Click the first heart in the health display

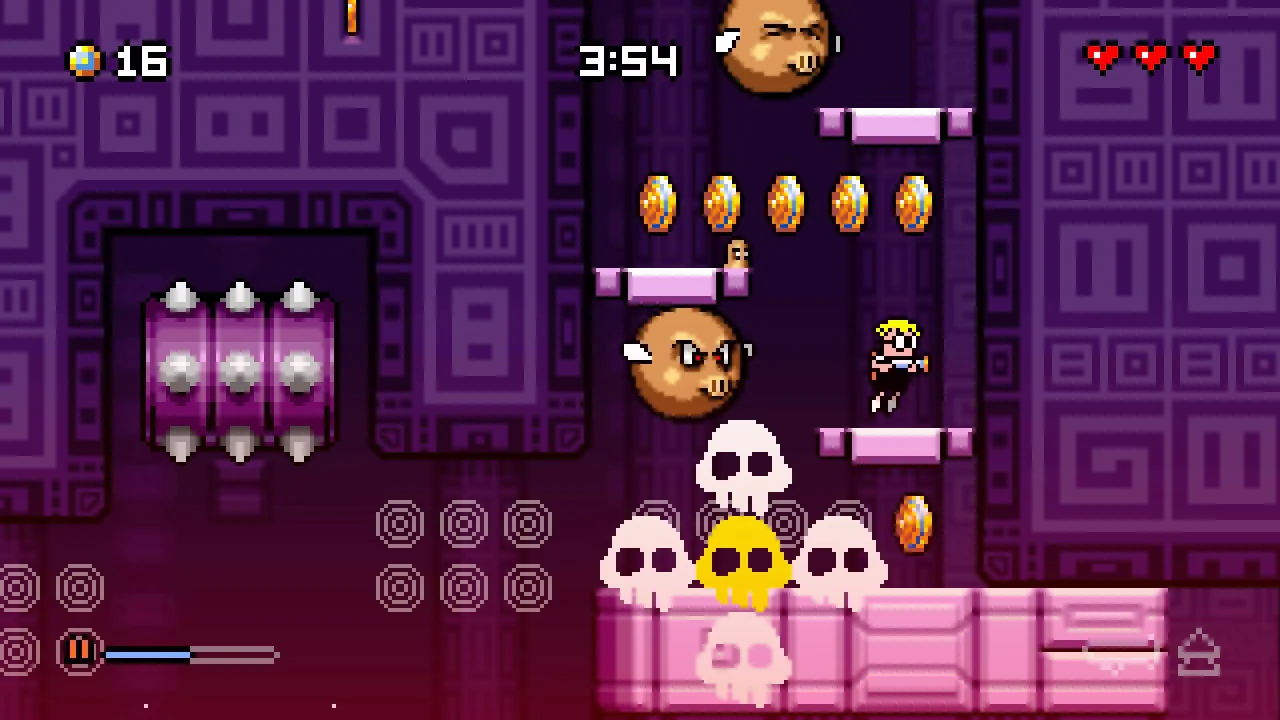(x=1103, y=57)
